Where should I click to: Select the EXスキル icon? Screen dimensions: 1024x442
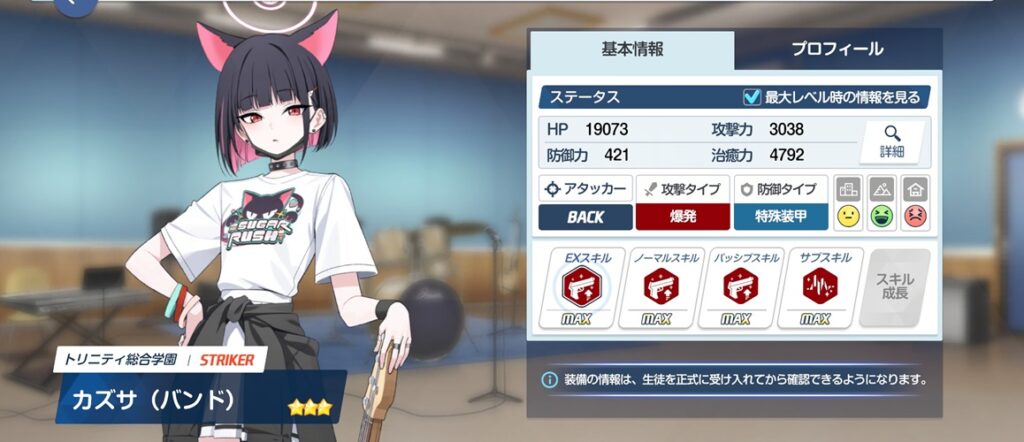tap(580, 289)
